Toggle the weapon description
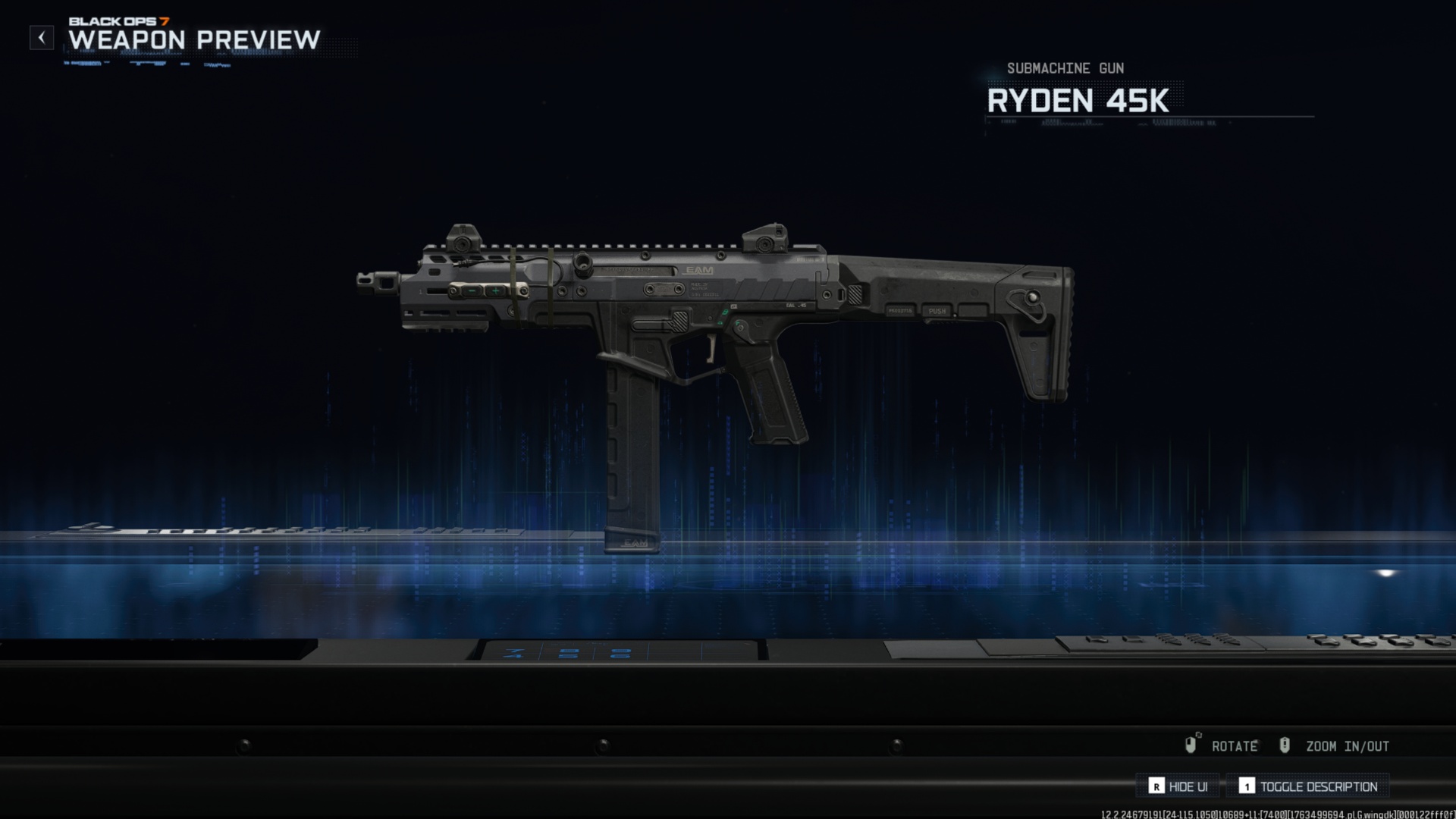1456x819 pixels. point(1308,786)
